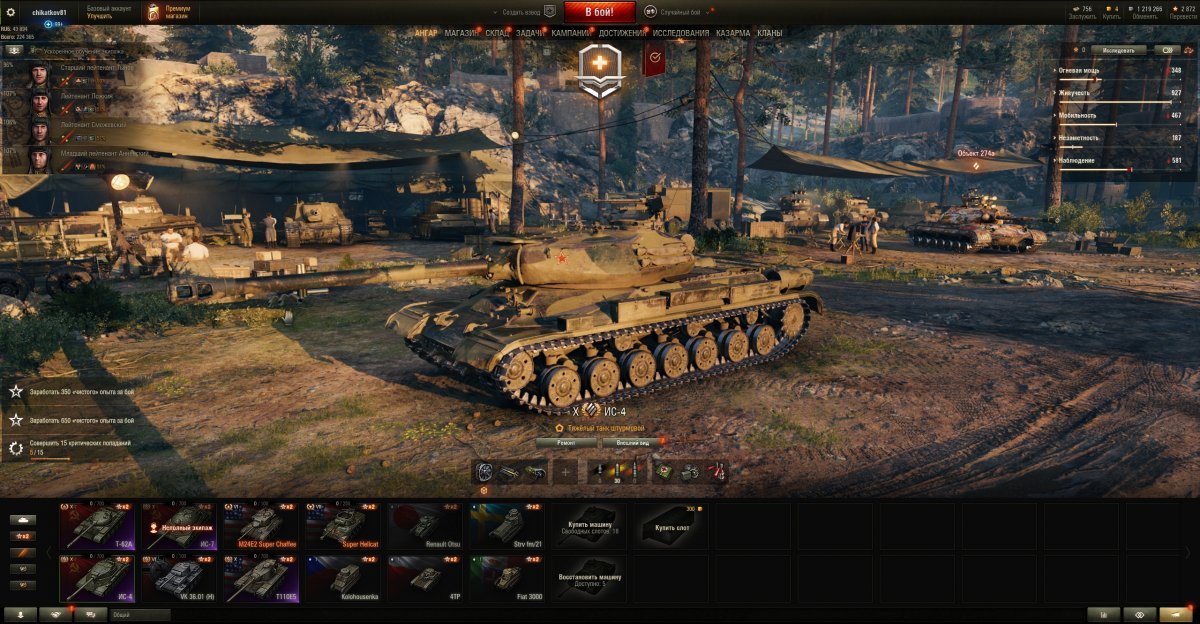Click the empty plus equipment slot
Image resolution: width=1200 pixels, height=624 pixels.
(x=566, y=472)
